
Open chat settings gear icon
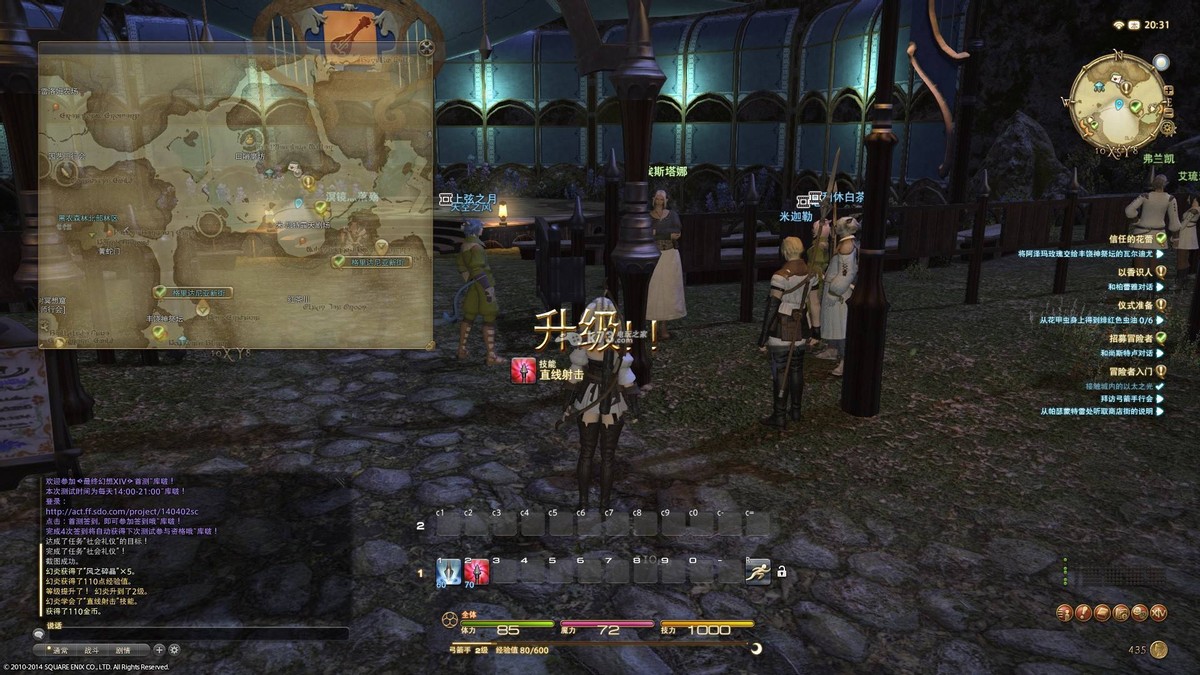click(174, 649)
